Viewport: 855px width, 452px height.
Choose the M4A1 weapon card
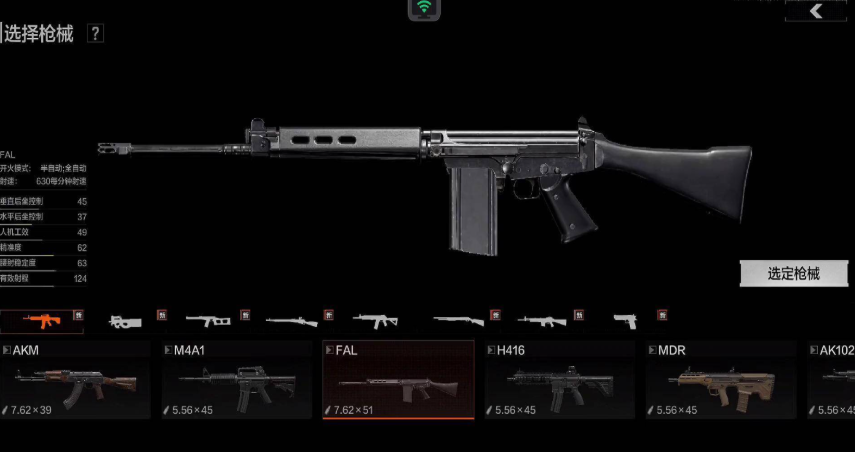236,379
